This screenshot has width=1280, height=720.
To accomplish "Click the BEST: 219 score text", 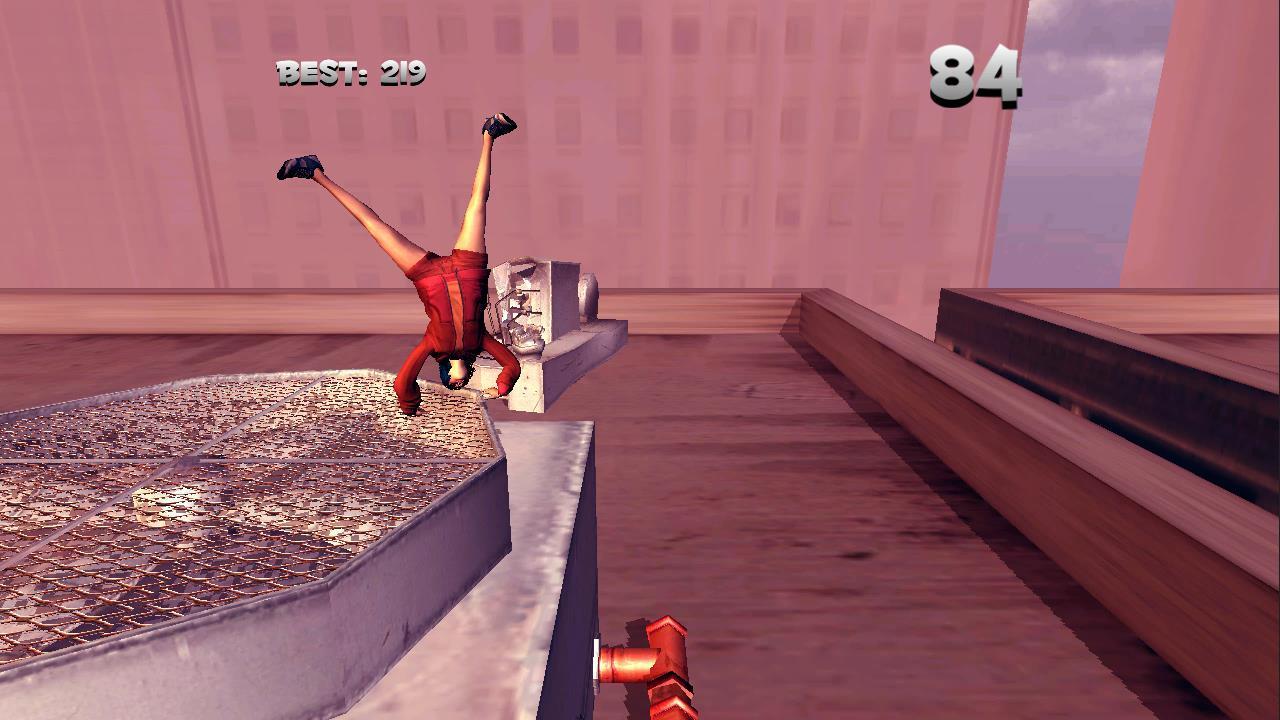I will pyautogui.click(x=351, y=71).
